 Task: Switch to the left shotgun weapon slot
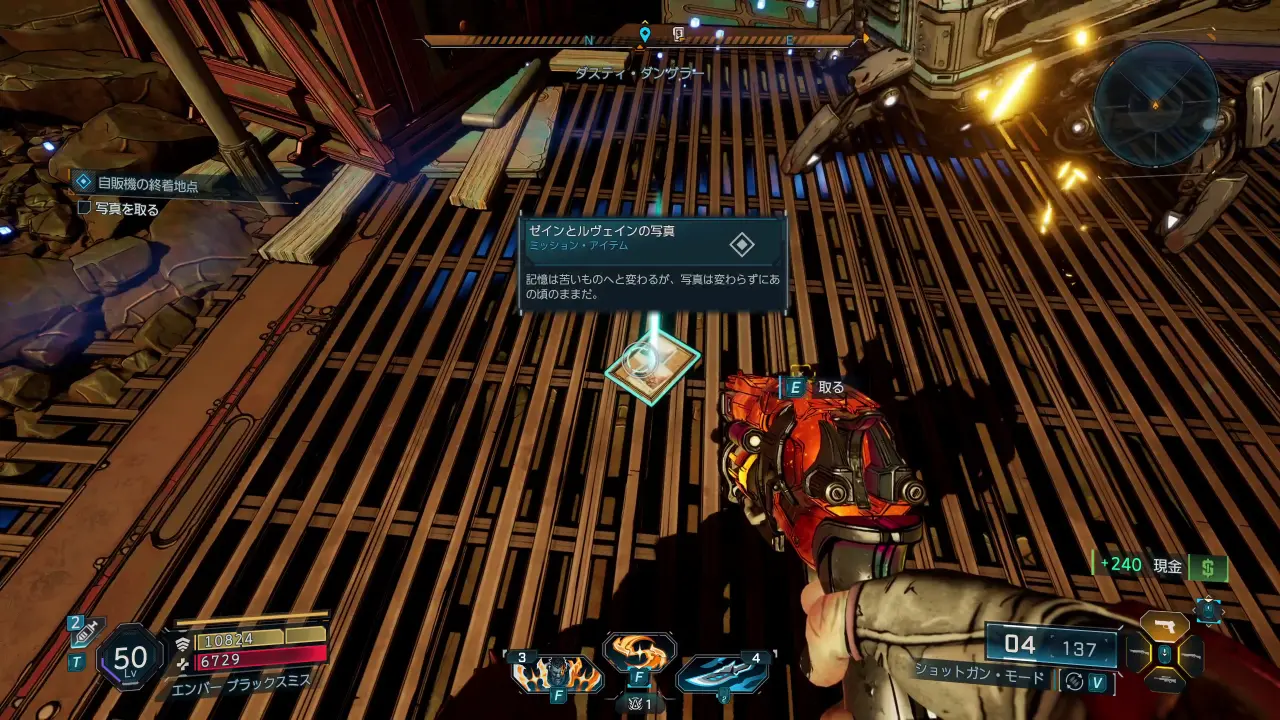(x=1137, y=654)
